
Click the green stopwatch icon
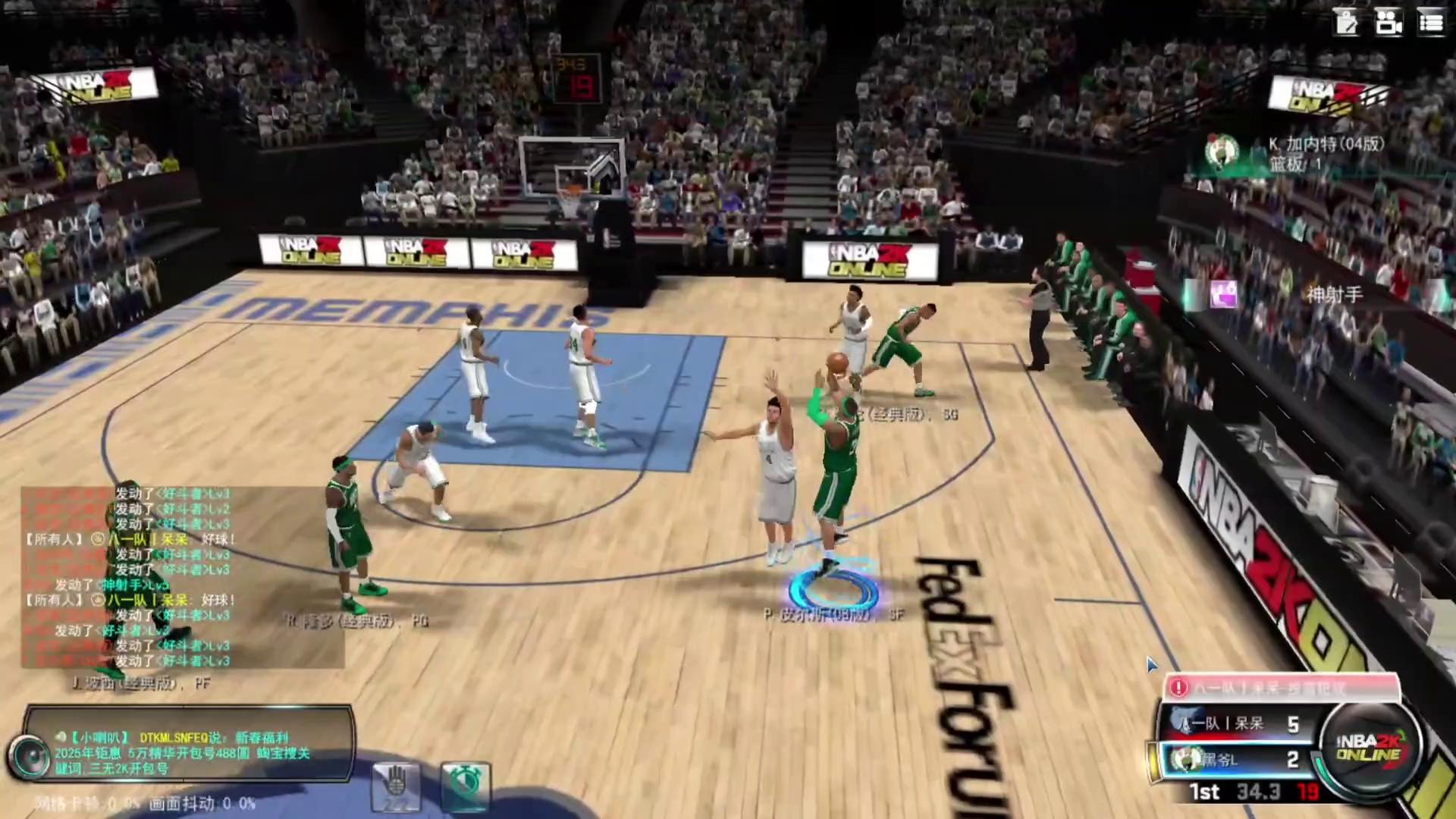coord(465,786)
